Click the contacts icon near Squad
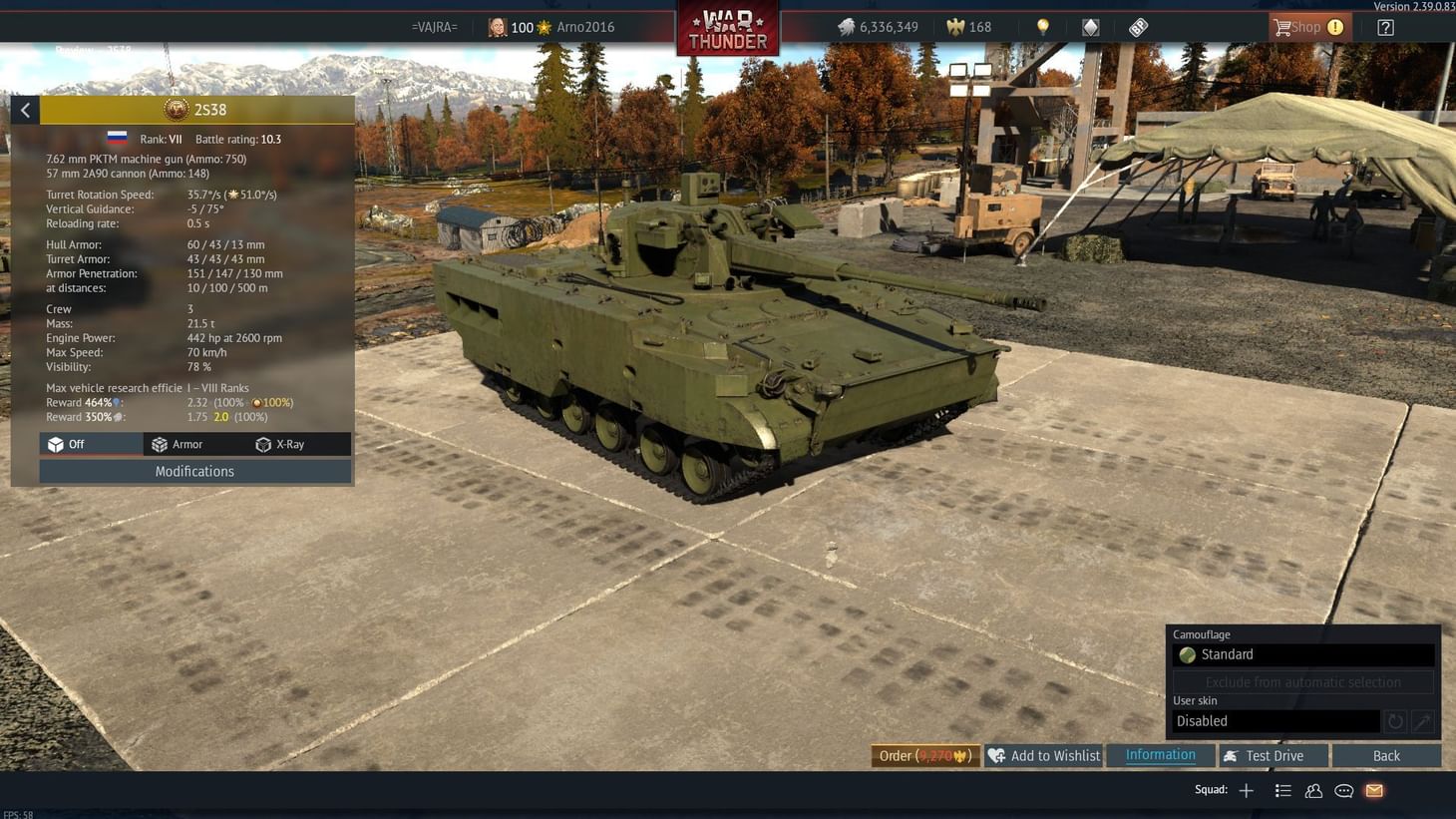 (x=1313, y=790)
